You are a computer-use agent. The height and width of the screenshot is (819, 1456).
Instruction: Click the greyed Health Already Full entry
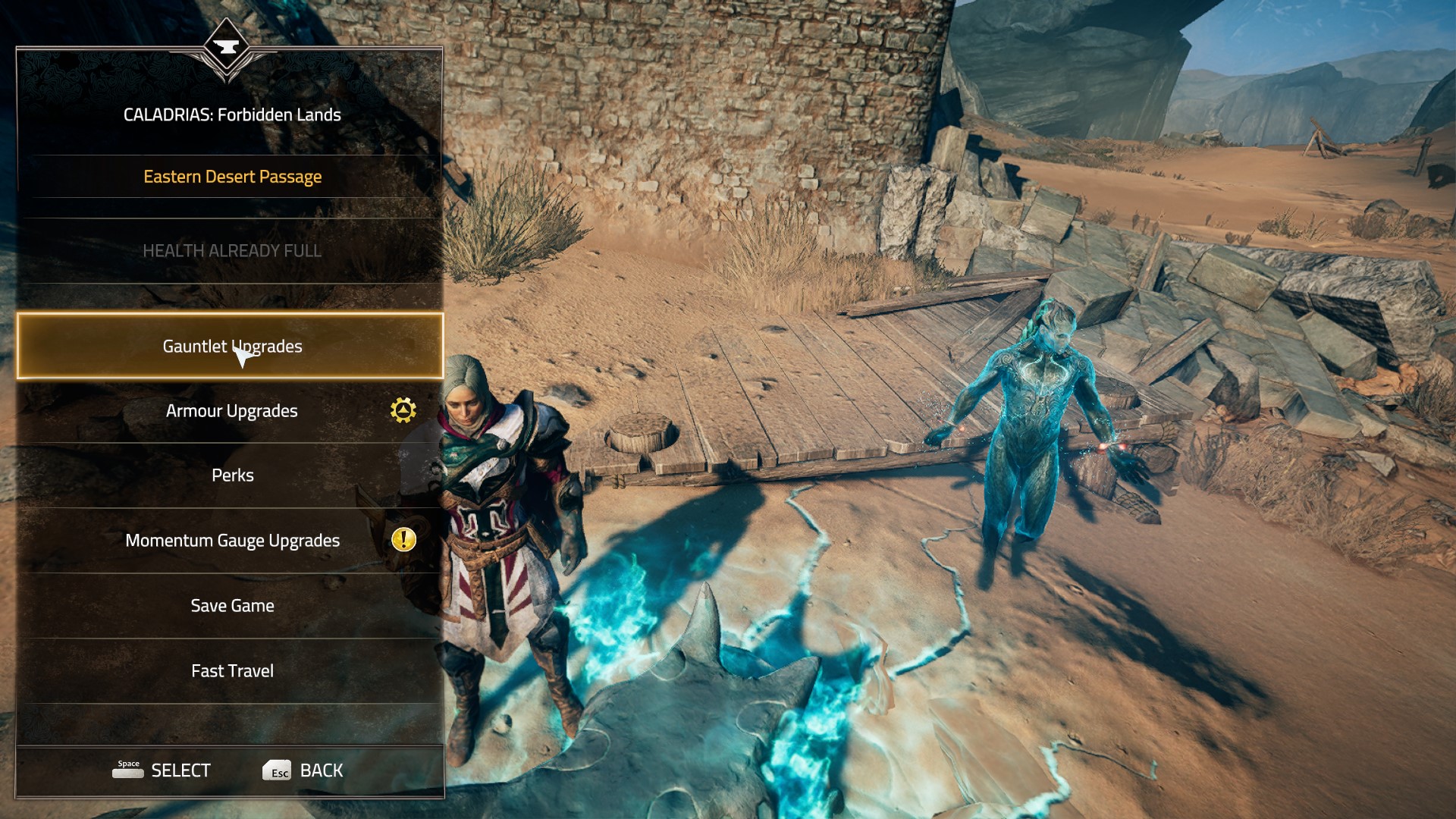pyautogui.click(x=232, y=251)
